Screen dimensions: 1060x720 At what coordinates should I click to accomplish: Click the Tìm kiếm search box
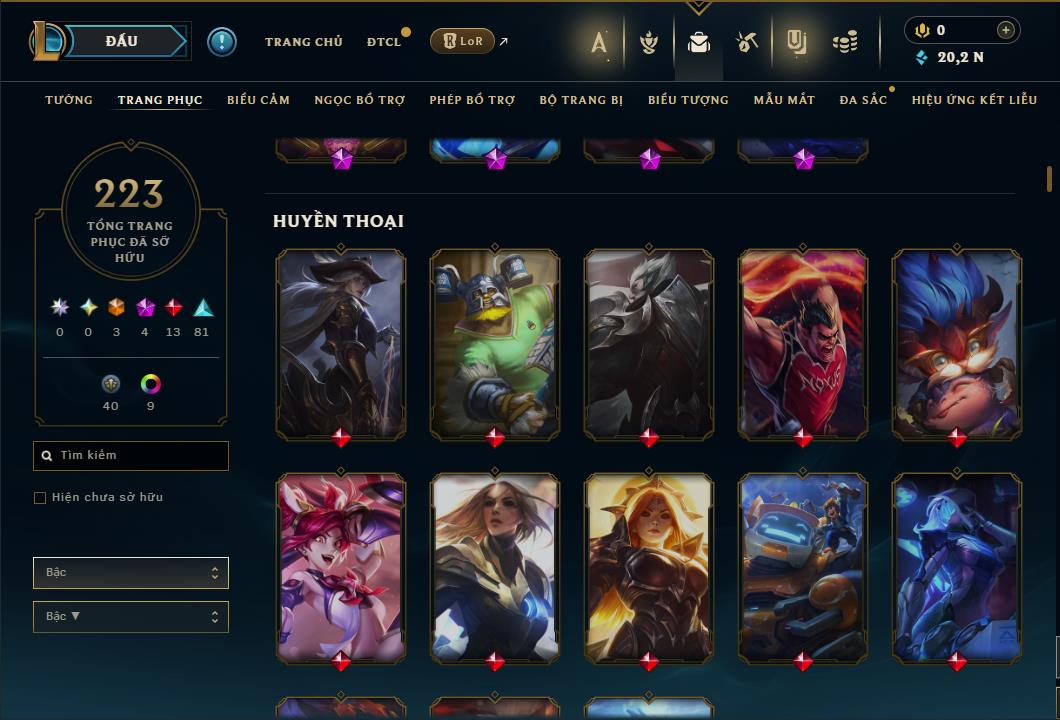[131, 456]
